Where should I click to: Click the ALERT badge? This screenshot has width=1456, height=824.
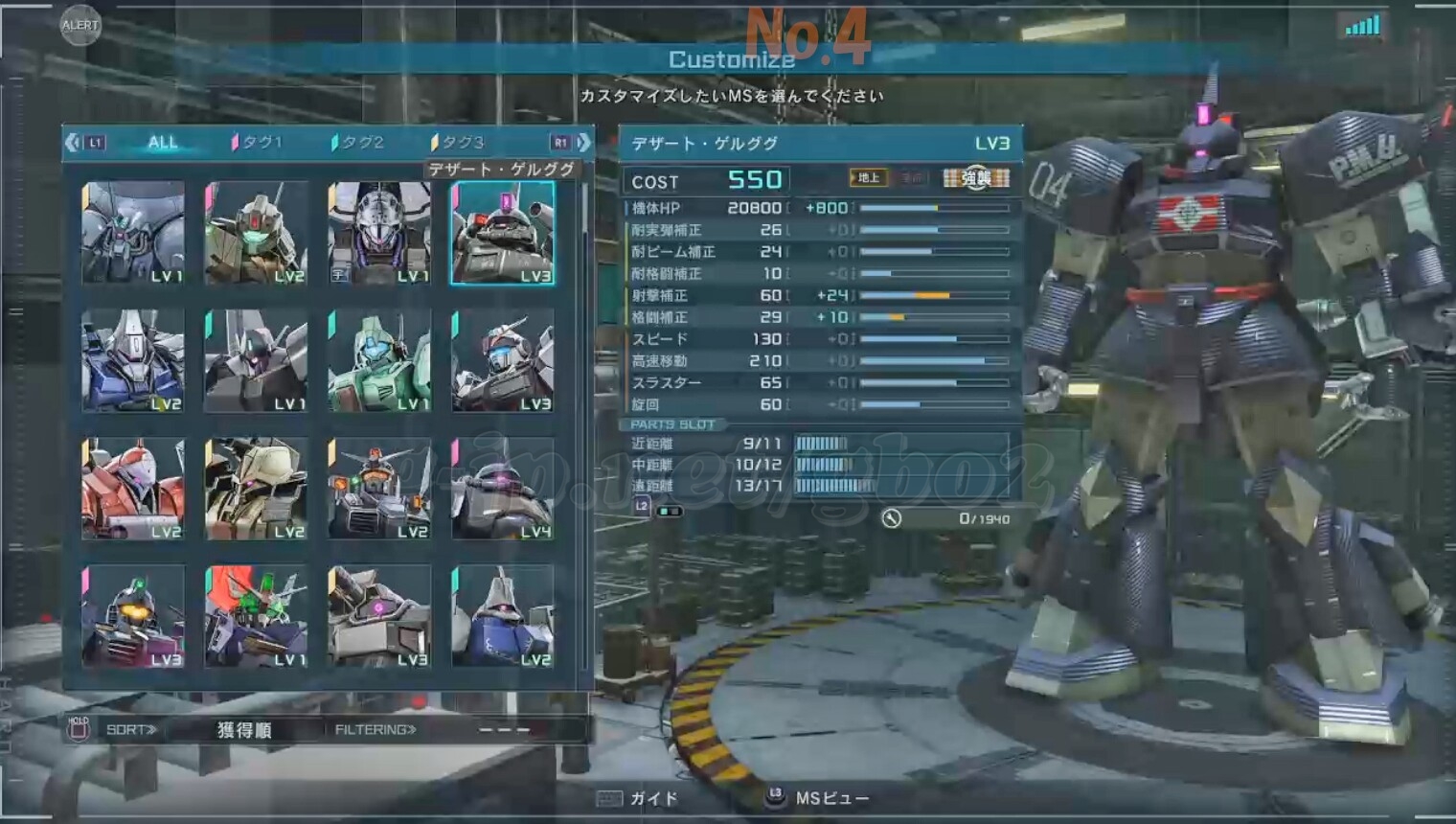[80, 25]
